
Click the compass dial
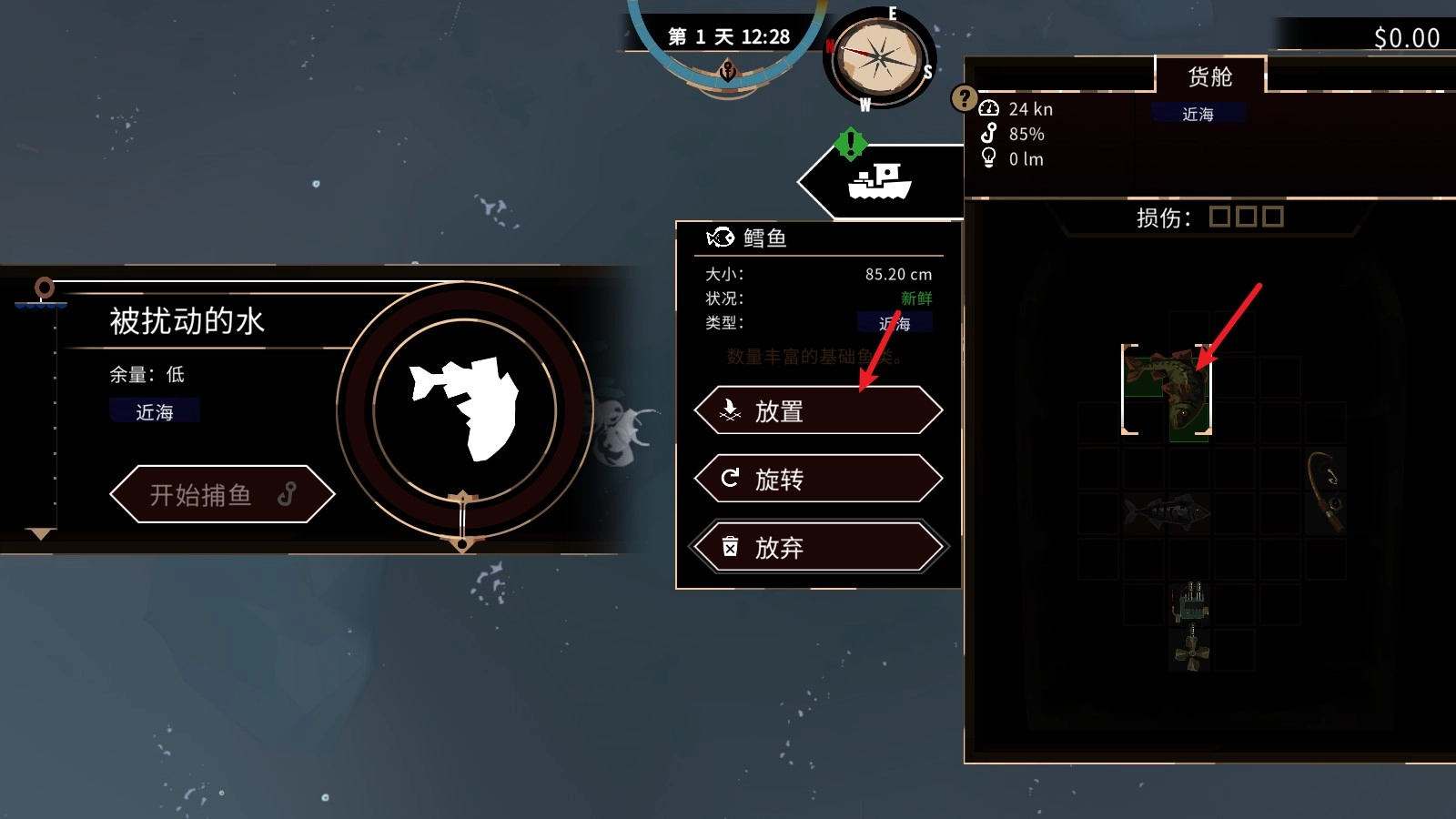pyautogui.click(x=877, y=59)
